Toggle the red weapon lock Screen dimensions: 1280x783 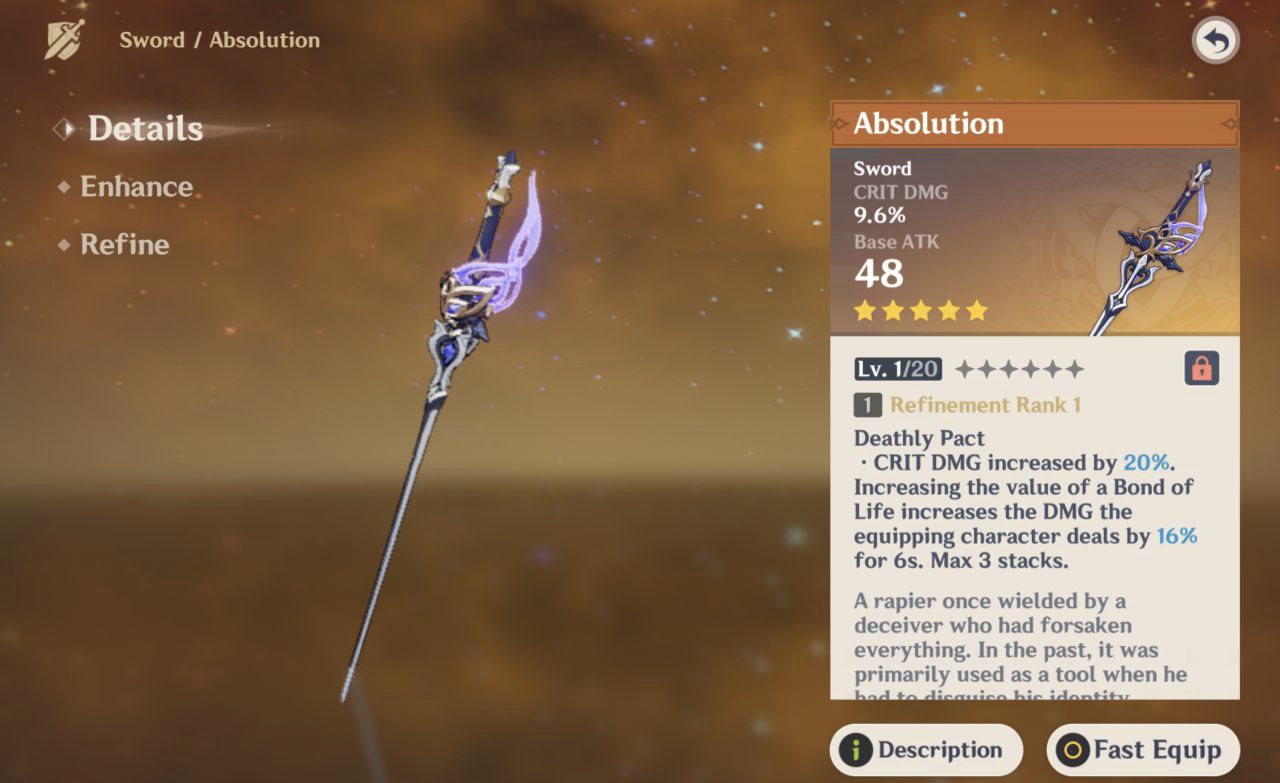[1201, 368]
